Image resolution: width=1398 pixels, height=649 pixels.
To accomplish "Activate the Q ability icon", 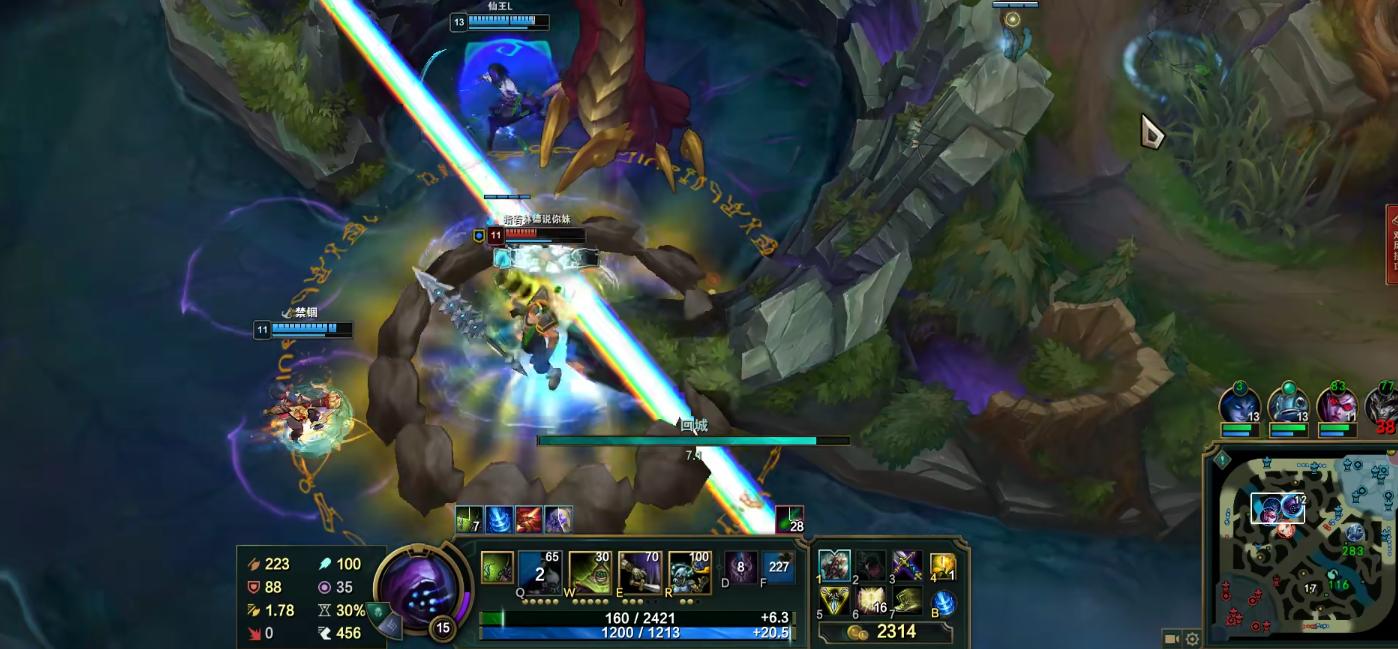I will [x=539, y=573].
